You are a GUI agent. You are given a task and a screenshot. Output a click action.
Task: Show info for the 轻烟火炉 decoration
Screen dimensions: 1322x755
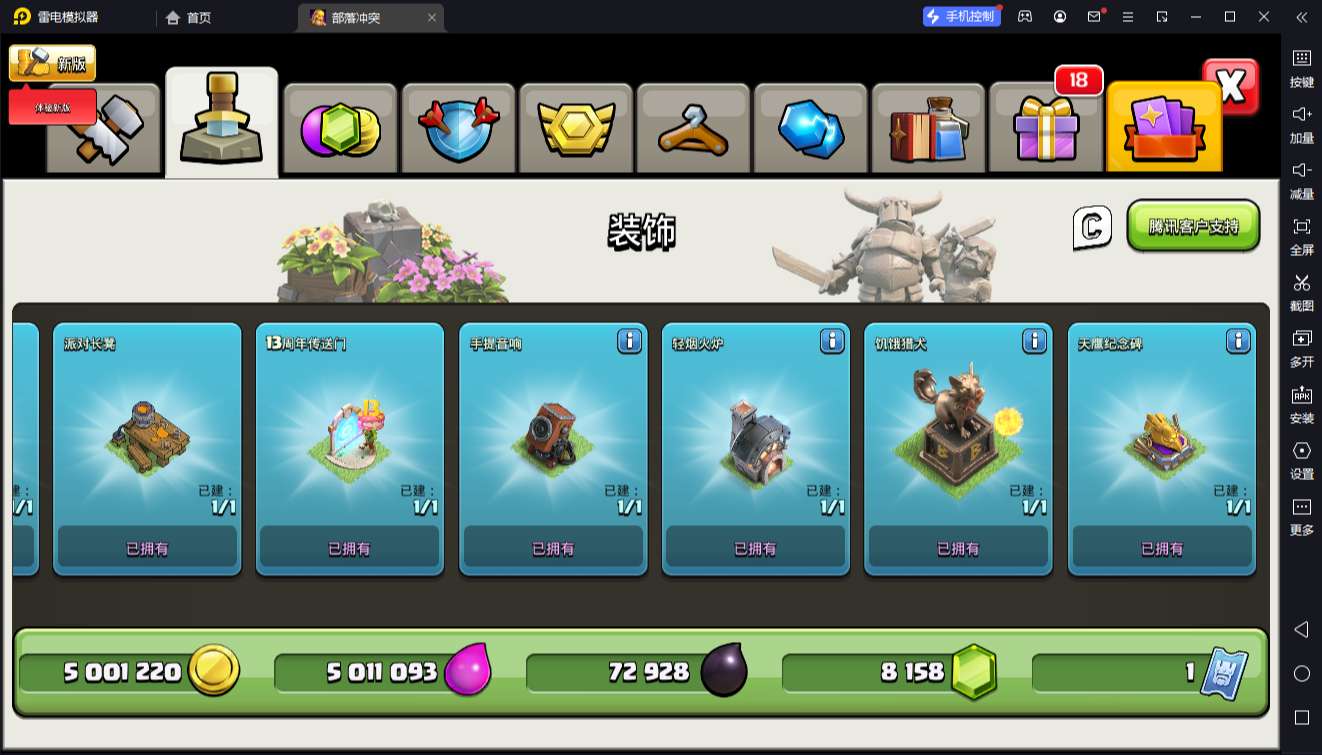point(832,341)
